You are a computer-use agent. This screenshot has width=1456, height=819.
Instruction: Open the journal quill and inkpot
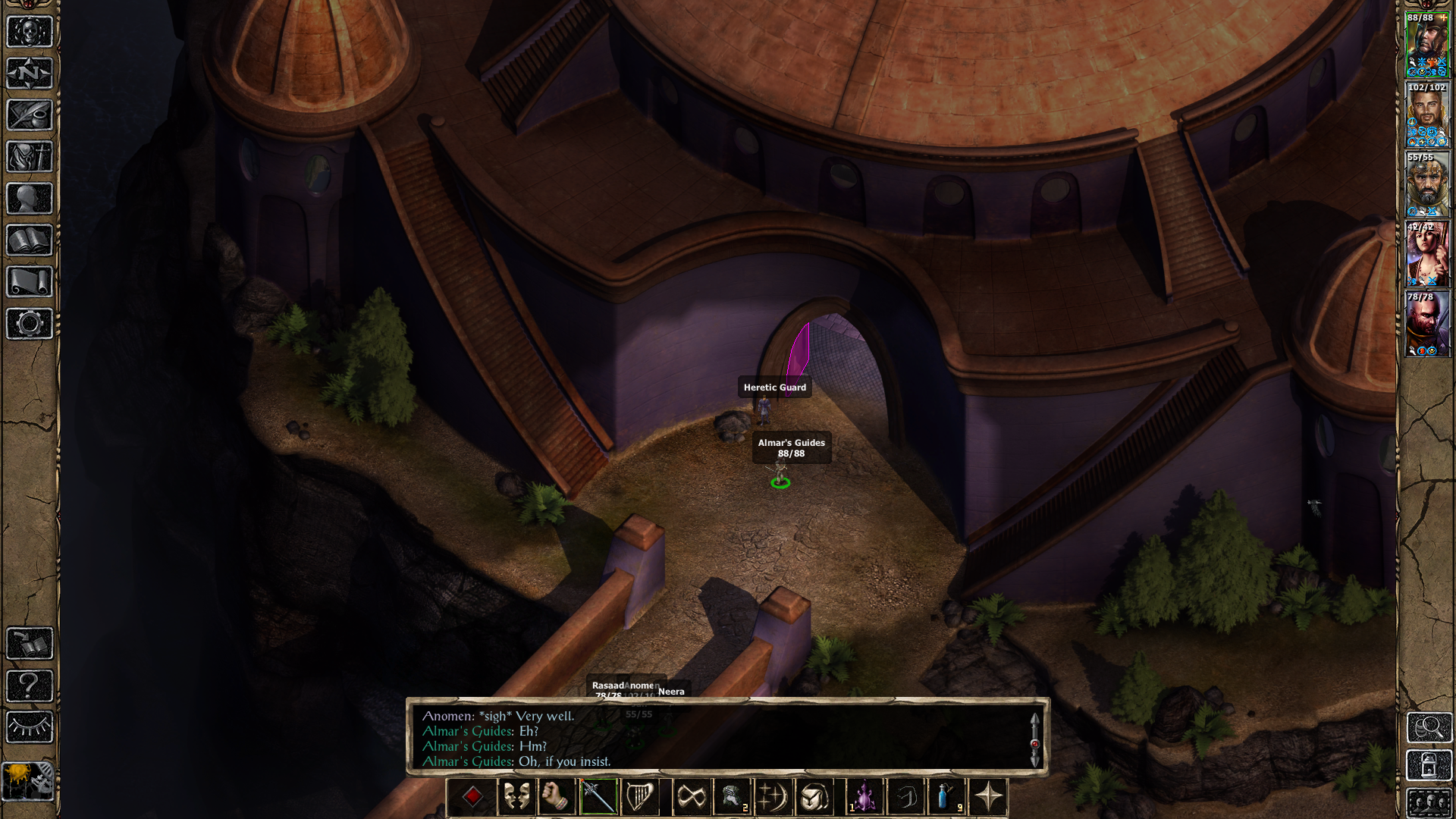[30, 115]
